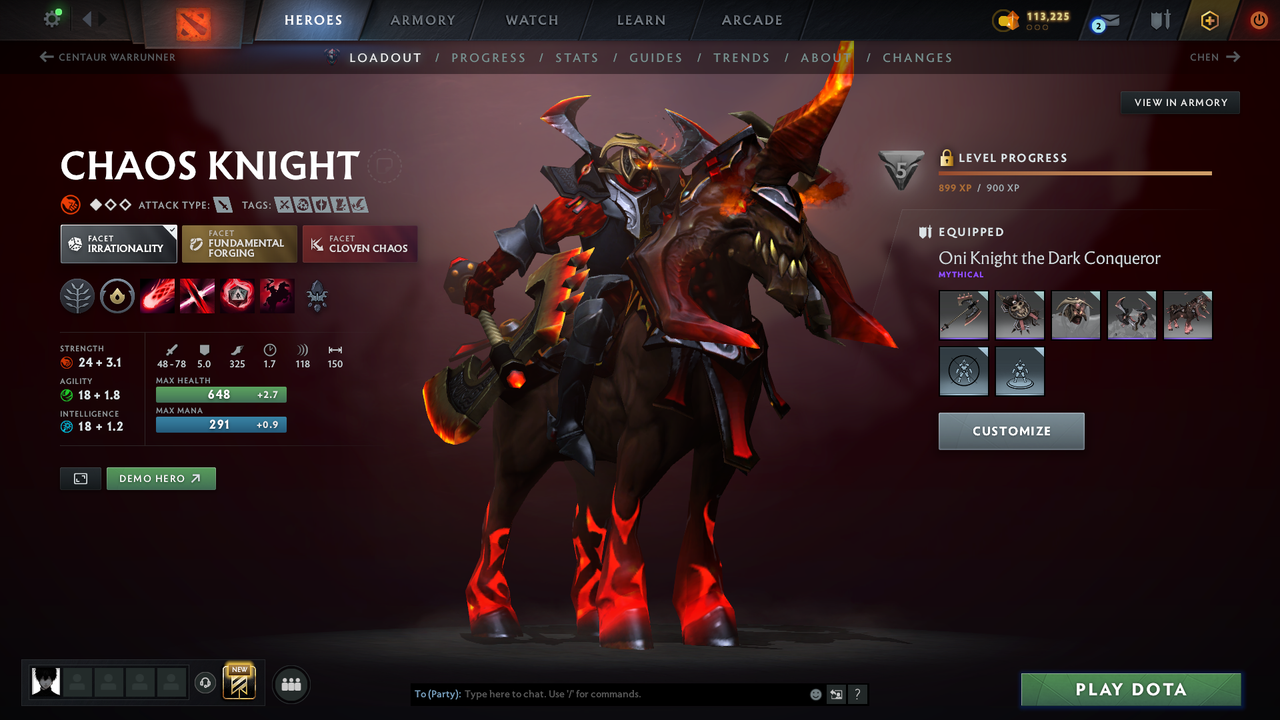This screenshot has height=720, width=1280.
Task: Click the VIEW IN ARMORY button
Action: click(1179, 102)
